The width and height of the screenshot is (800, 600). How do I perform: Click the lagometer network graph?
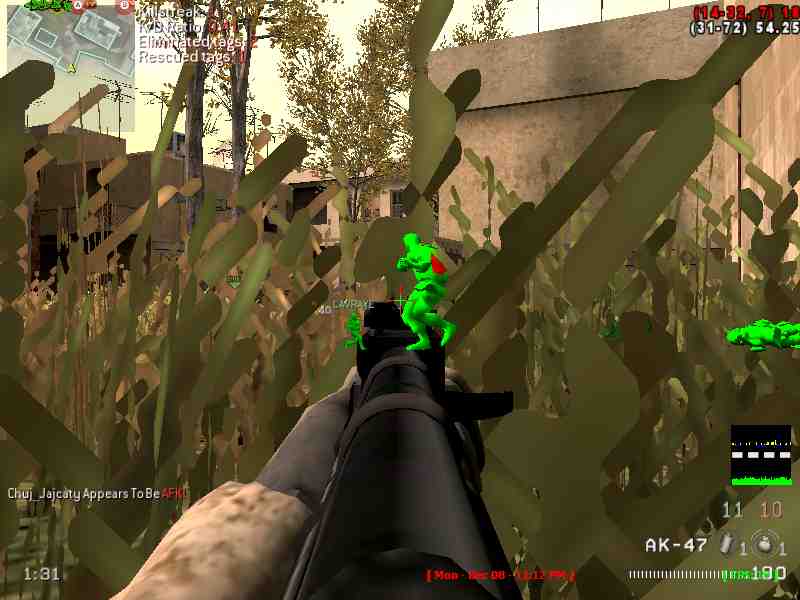(x=760, y=455)
